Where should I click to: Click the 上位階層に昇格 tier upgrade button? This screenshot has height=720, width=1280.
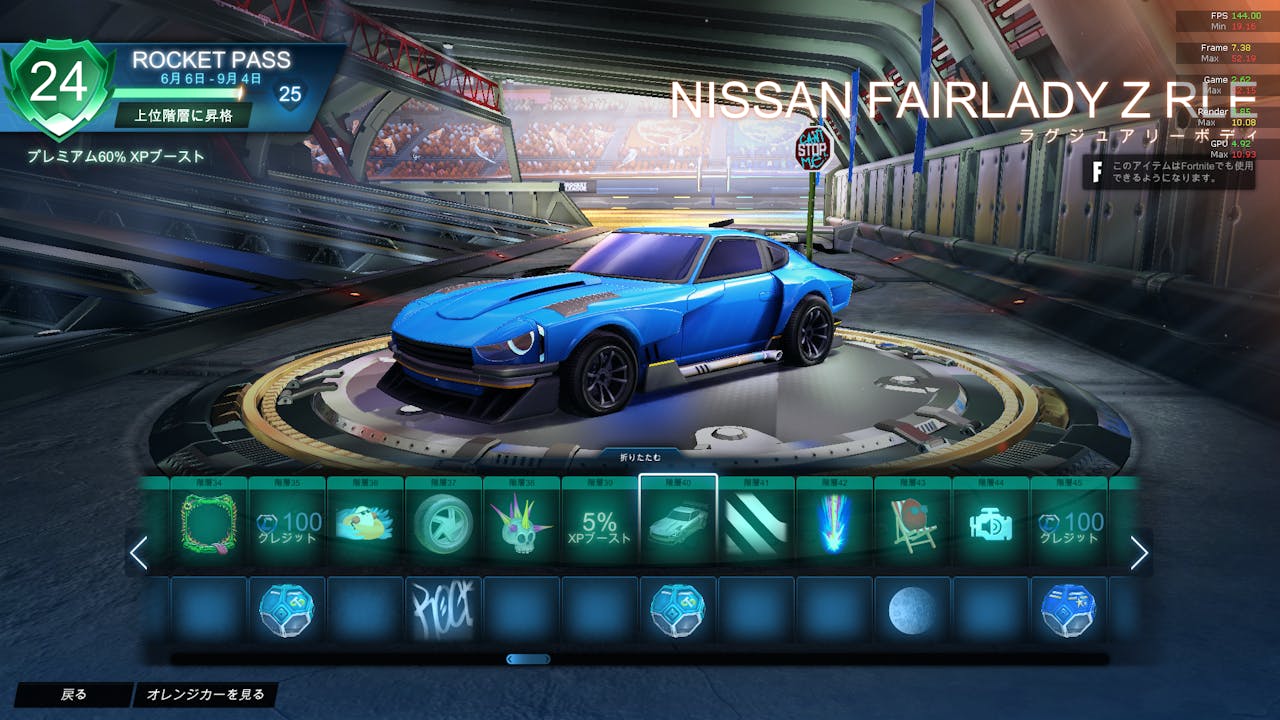(x=181, y=115)
